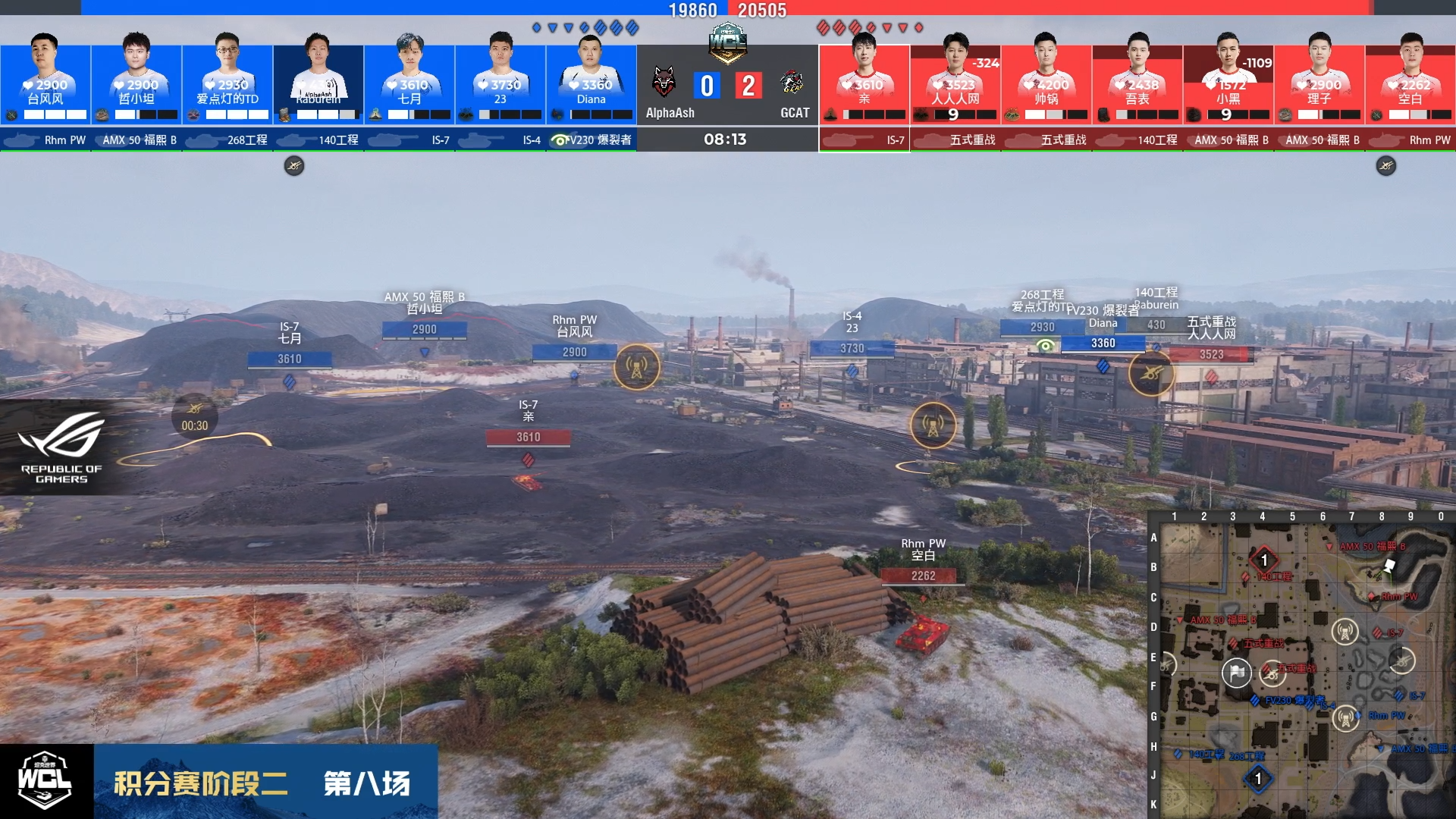This screenshot has width=1456, height=819.
Task: Click the AlphaAsh team logo
Action: click(x=664, y=82)
